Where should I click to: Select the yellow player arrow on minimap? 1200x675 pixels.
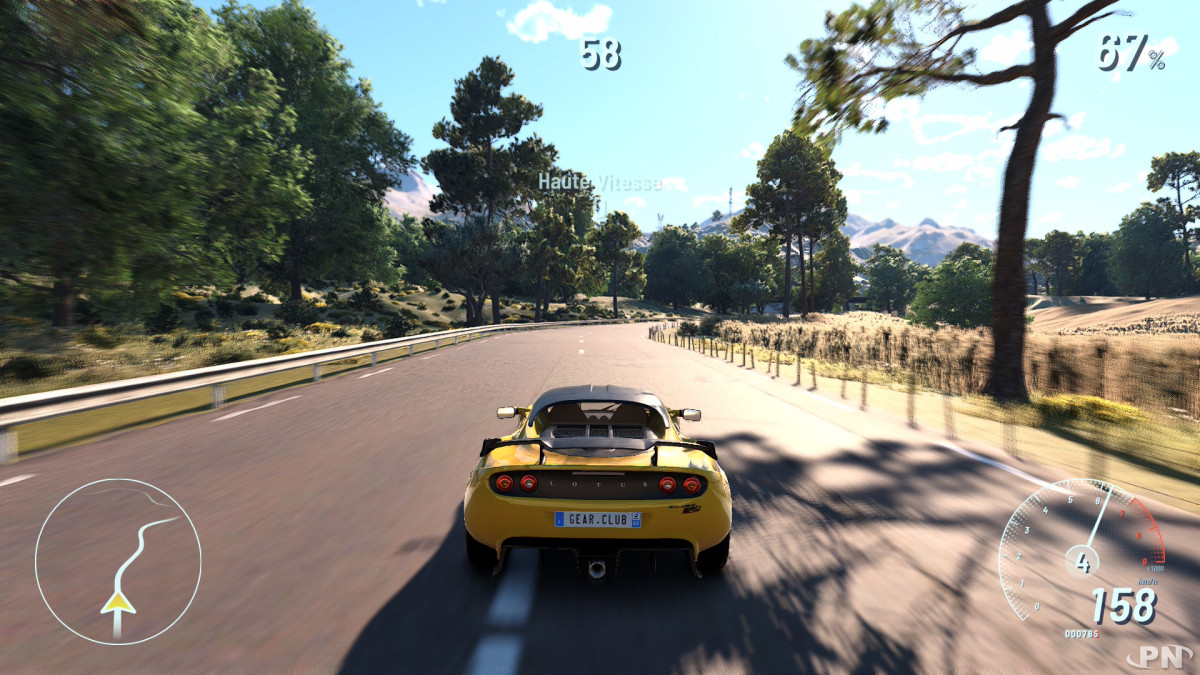click(118, 602)
